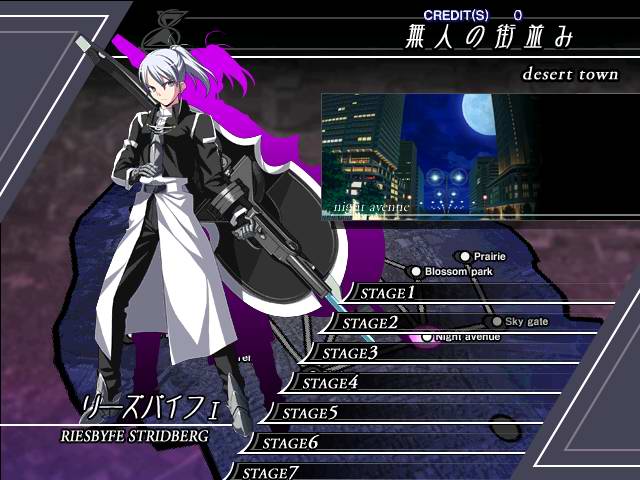Select the Blossom park map marker
640x480 pixels.
[x=416, y=271]
